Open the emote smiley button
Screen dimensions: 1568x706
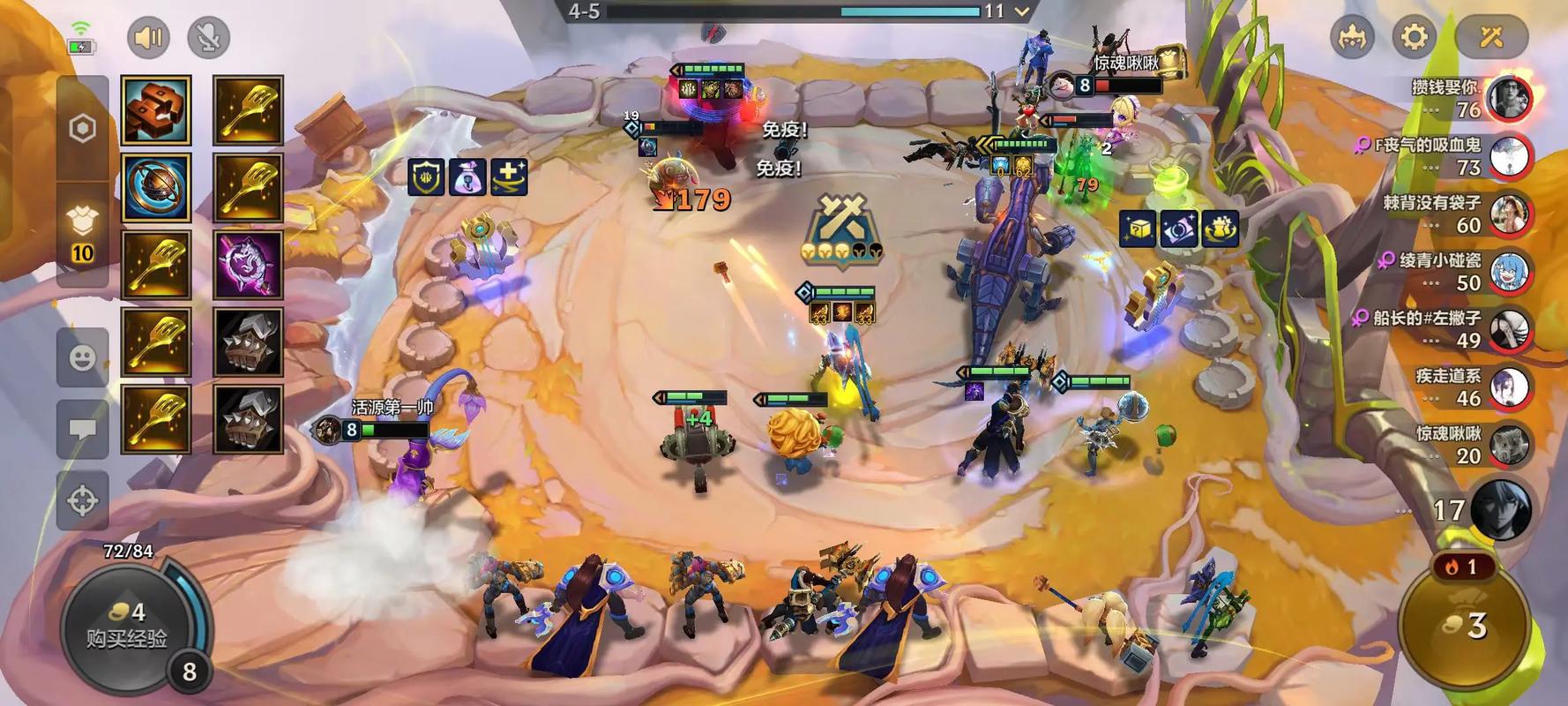point(83,357)
